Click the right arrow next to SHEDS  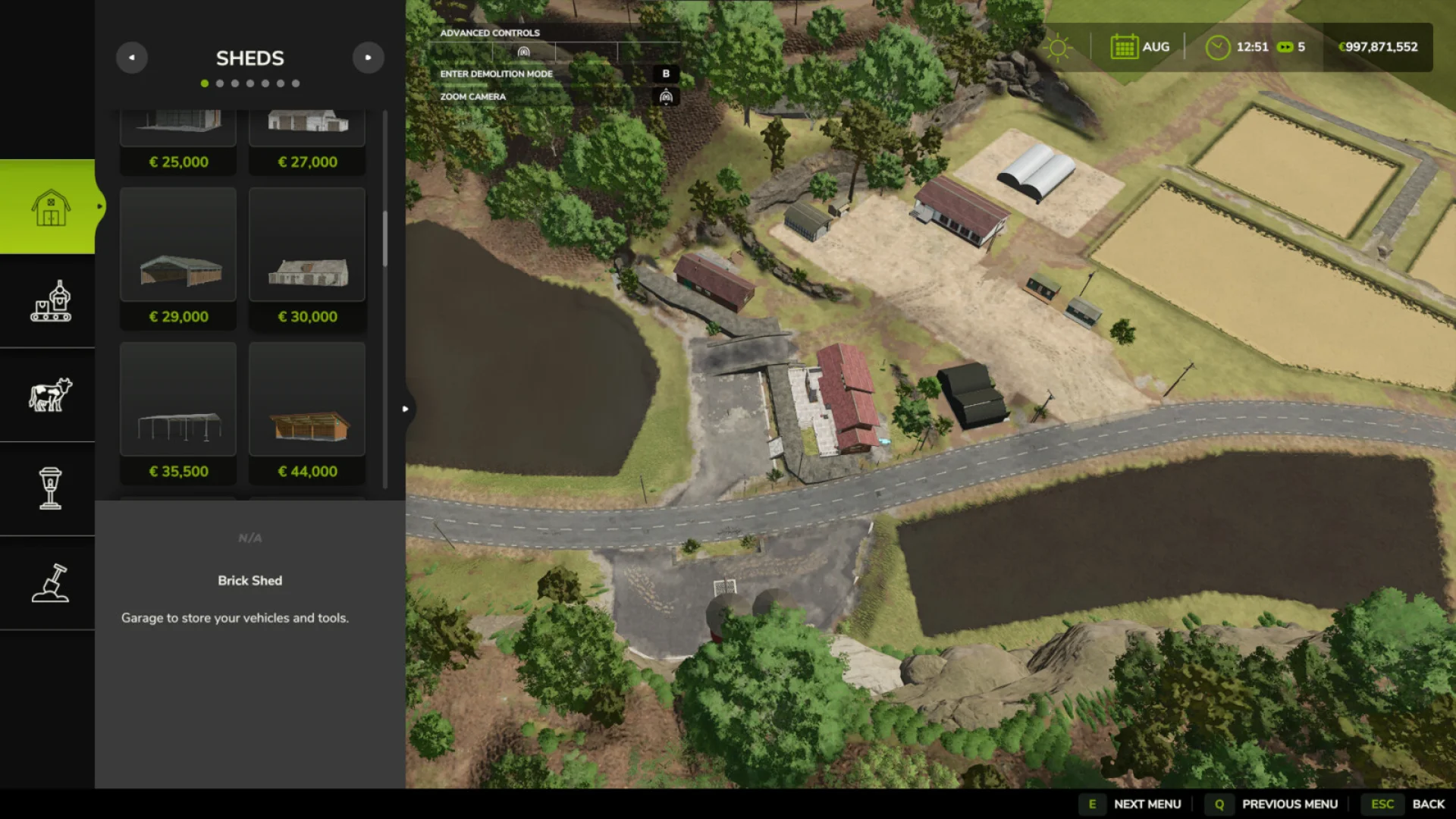tap(369, 58)
